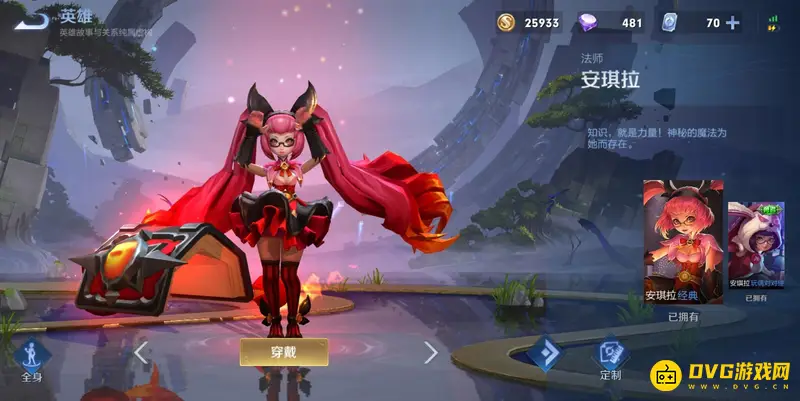Show the next hero with right arrow

[x=431, y=352]
